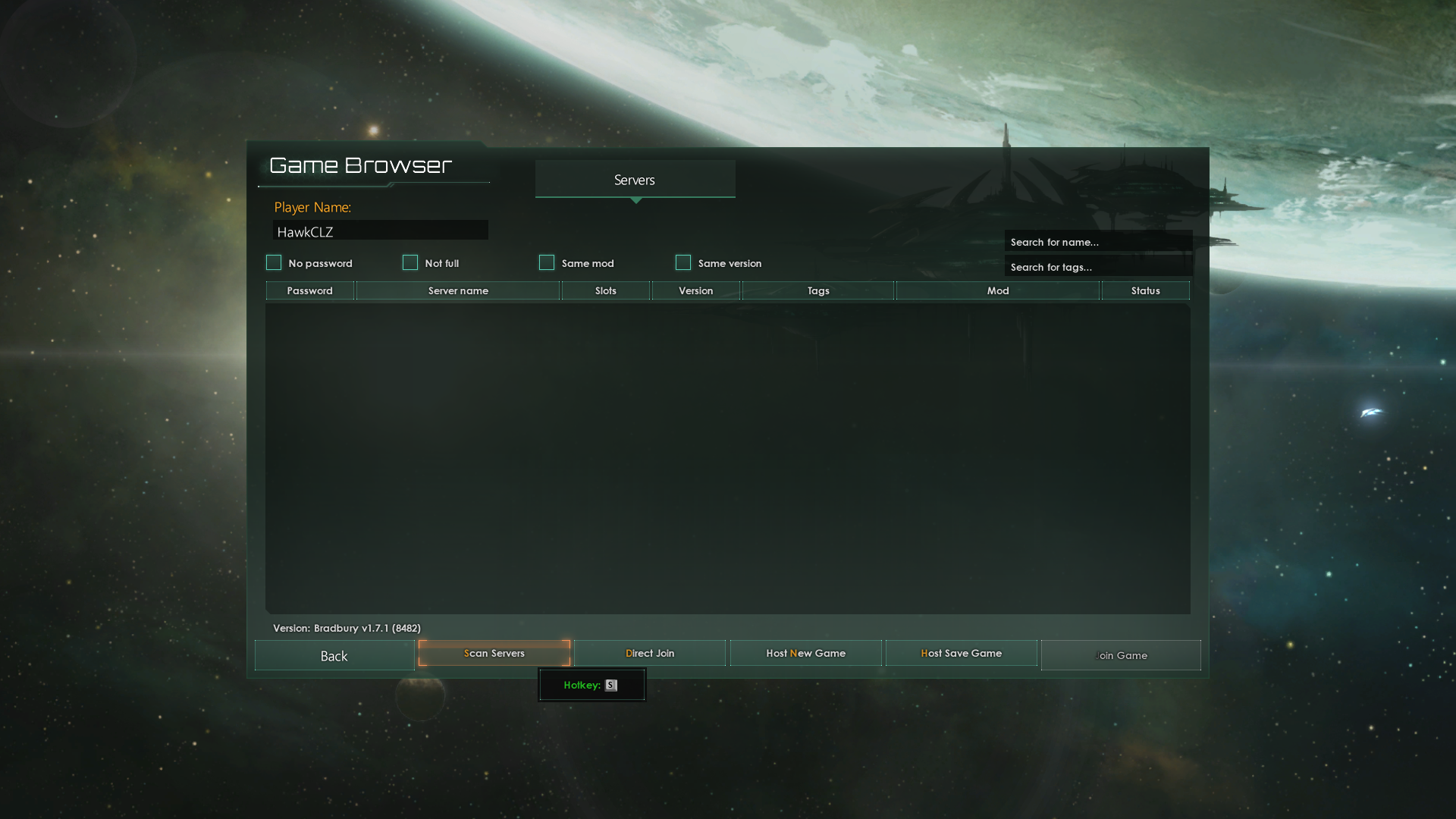Click the Search for tags field

click(1098, 266)
